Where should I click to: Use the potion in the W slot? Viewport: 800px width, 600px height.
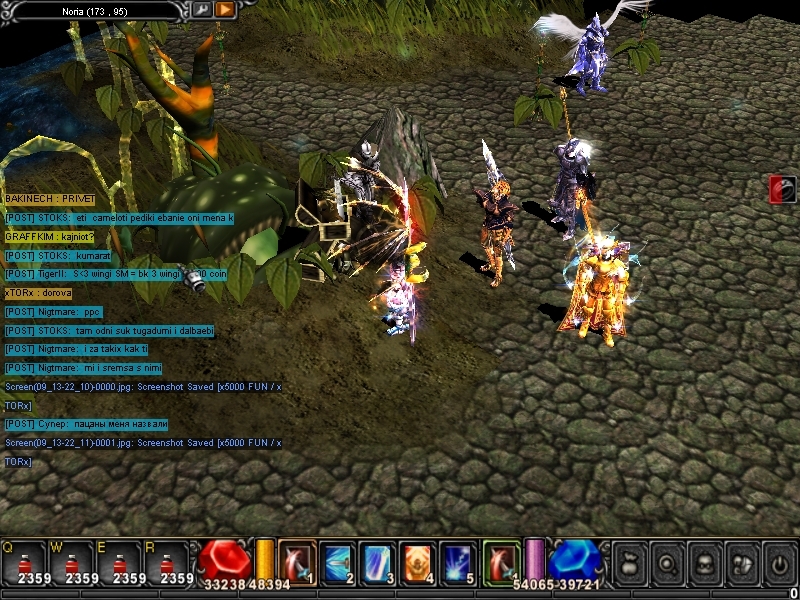71,562
